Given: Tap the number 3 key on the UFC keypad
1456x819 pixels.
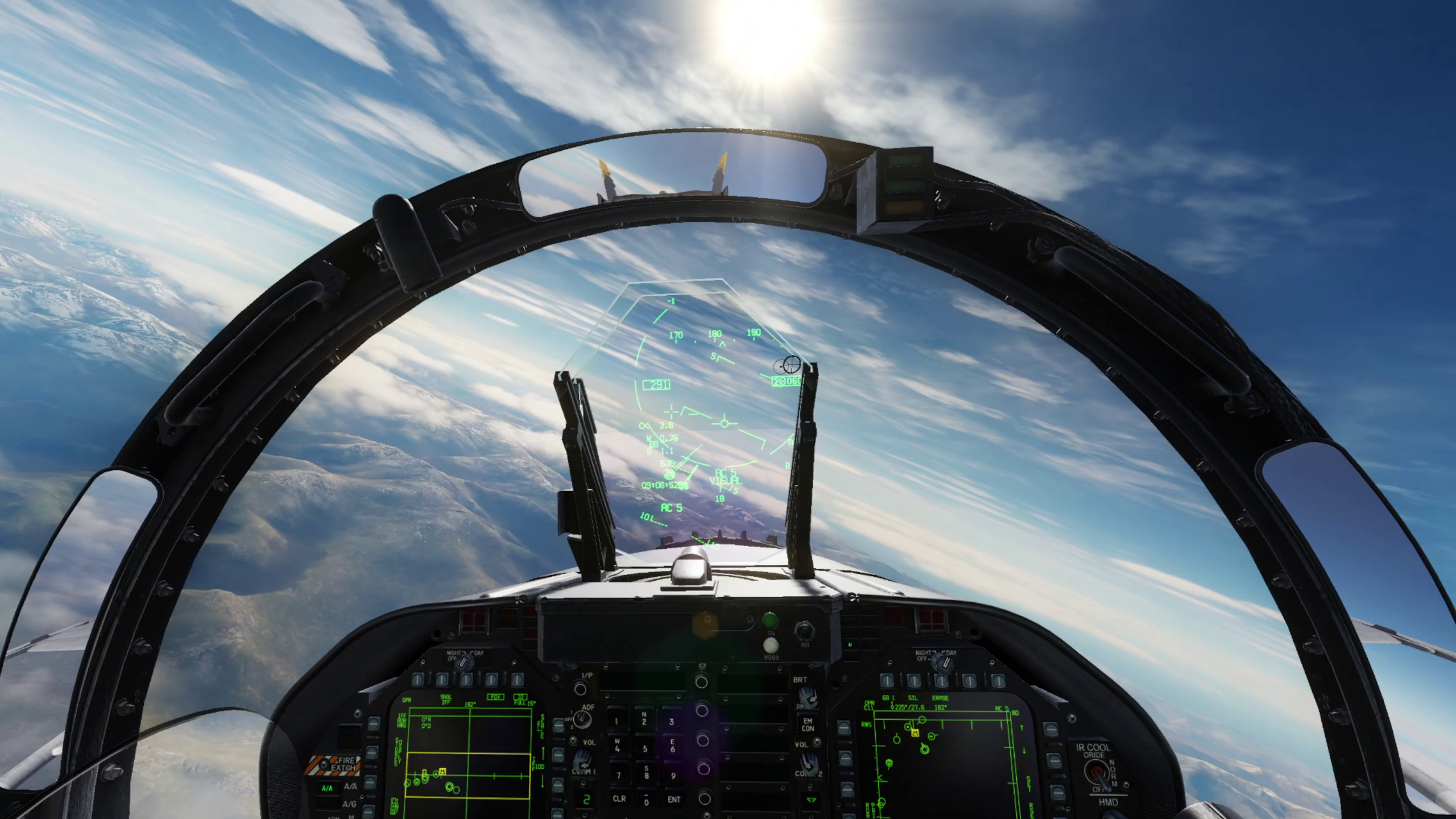Looking at the screenshot, I should [x=672, y=721].
